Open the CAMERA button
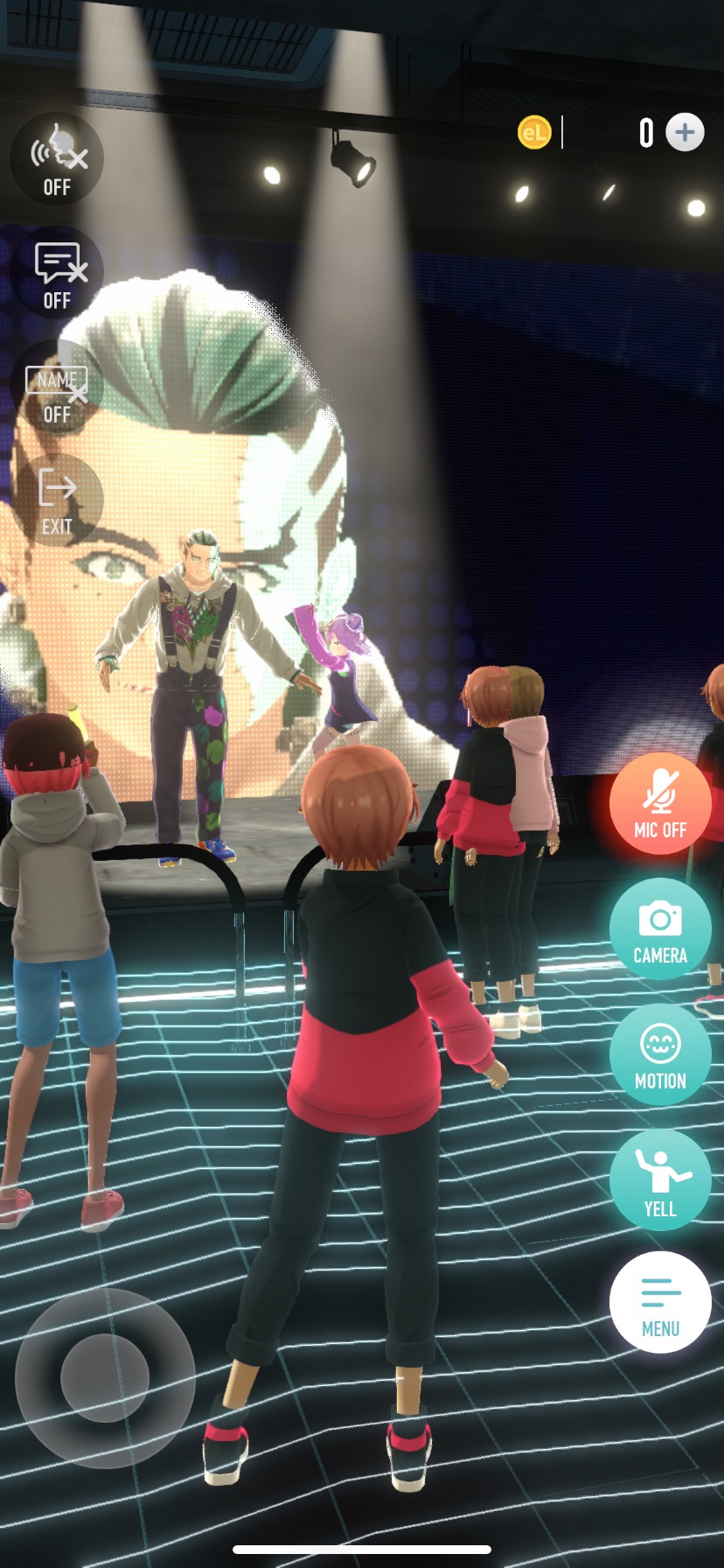Screen dimensions: 724x1568 (x=660, y=929)
